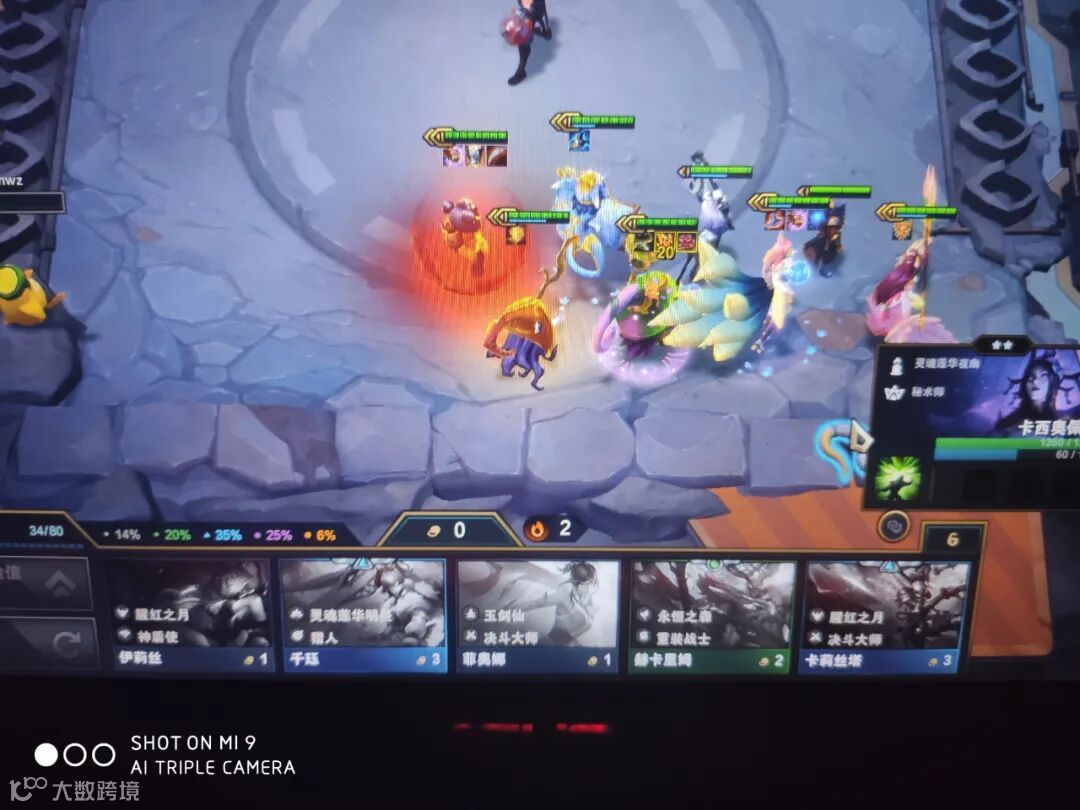Image resolution: width=1080 pixels, height=810 pixels.
Task: Click the green ability icon in 卡西奥佩娅's panel
Action: (x=897, y=479)
